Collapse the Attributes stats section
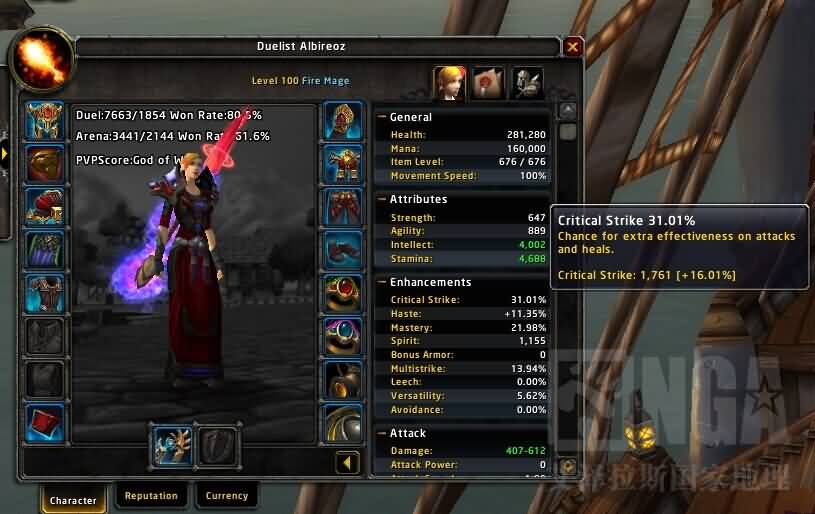The width and height of the screenshot is (815, 514). coord(381,199)
